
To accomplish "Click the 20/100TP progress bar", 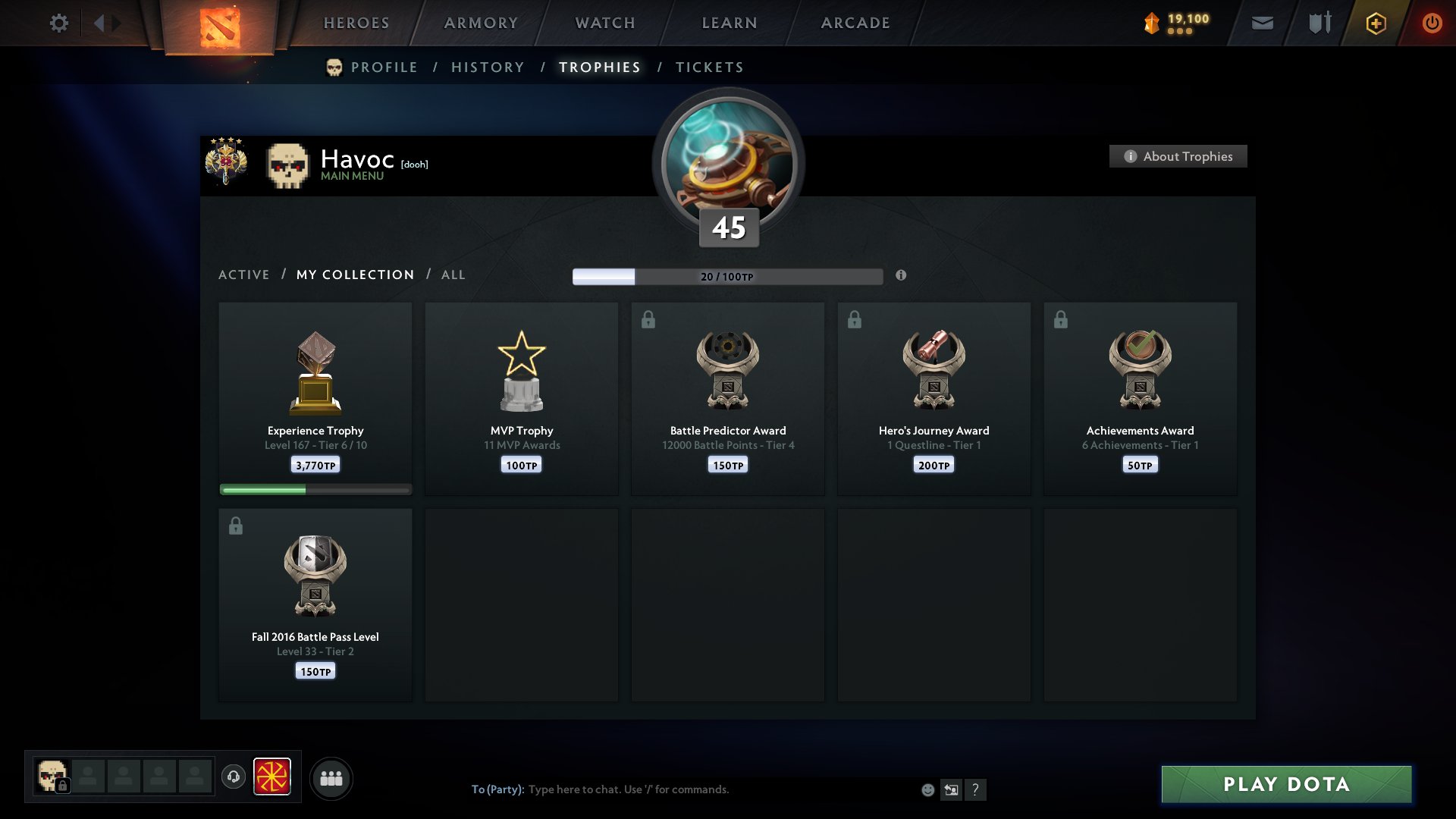I will pos(728,276).
